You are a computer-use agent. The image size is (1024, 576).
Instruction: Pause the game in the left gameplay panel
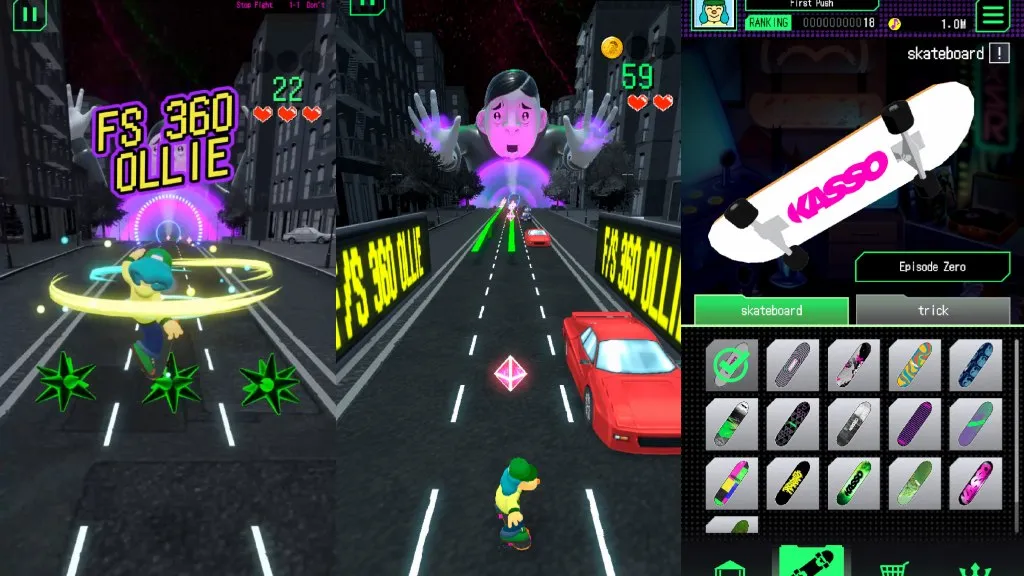(x=31, y=14)
